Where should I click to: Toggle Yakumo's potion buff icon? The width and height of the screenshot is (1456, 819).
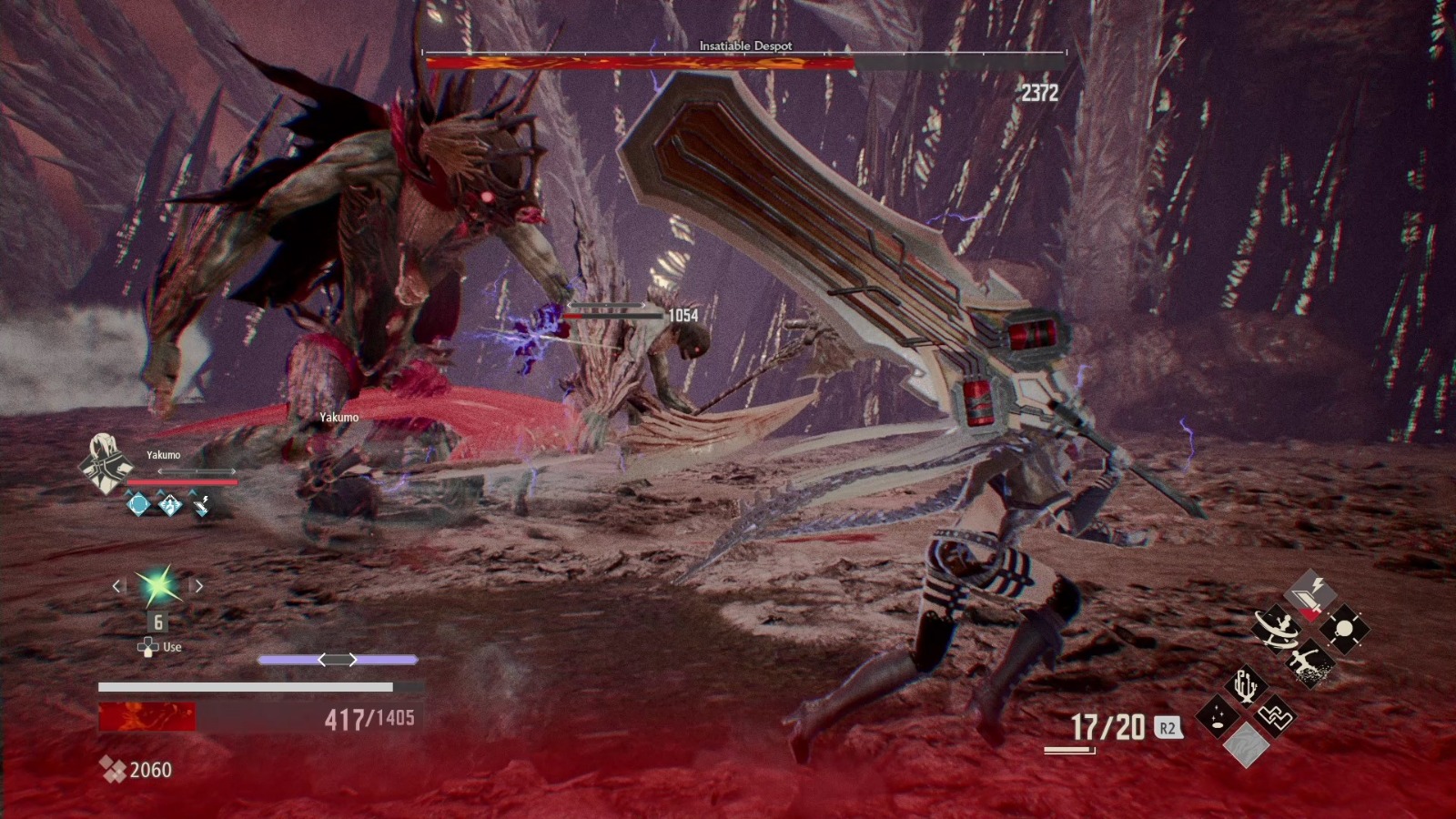[x=169, y=506]
